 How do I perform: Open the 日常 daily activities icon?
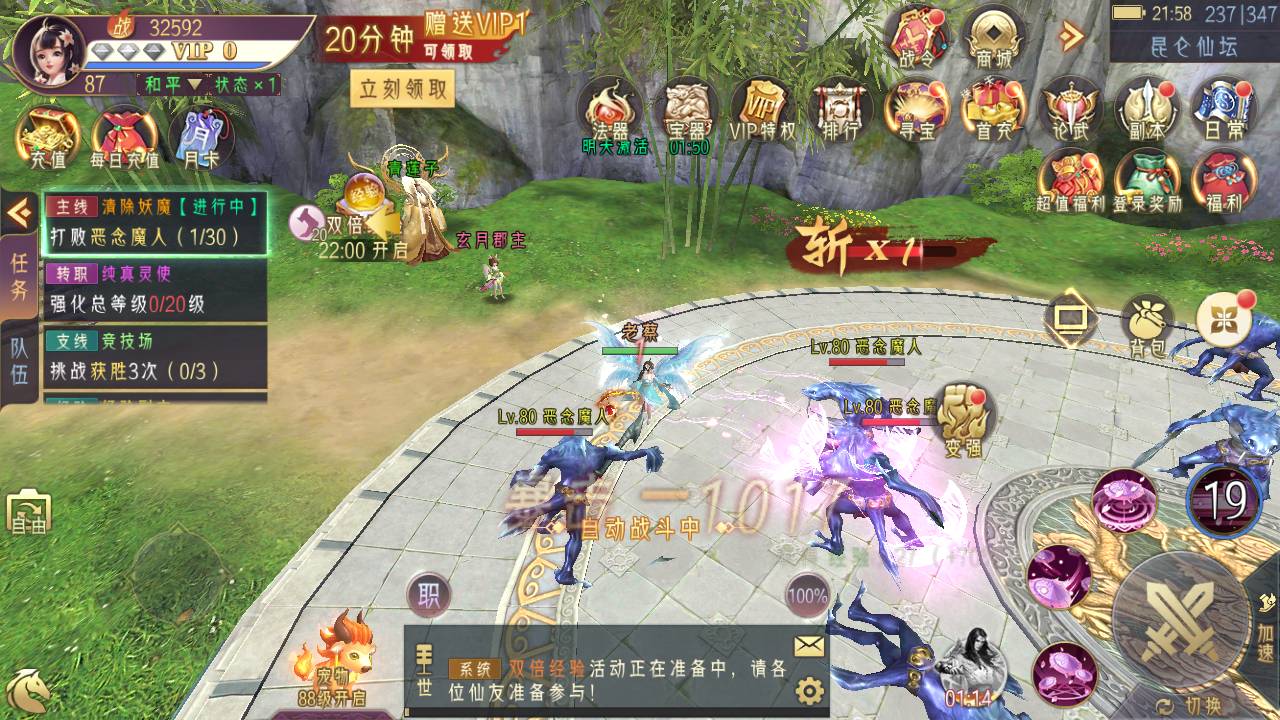pos(1223,110)
